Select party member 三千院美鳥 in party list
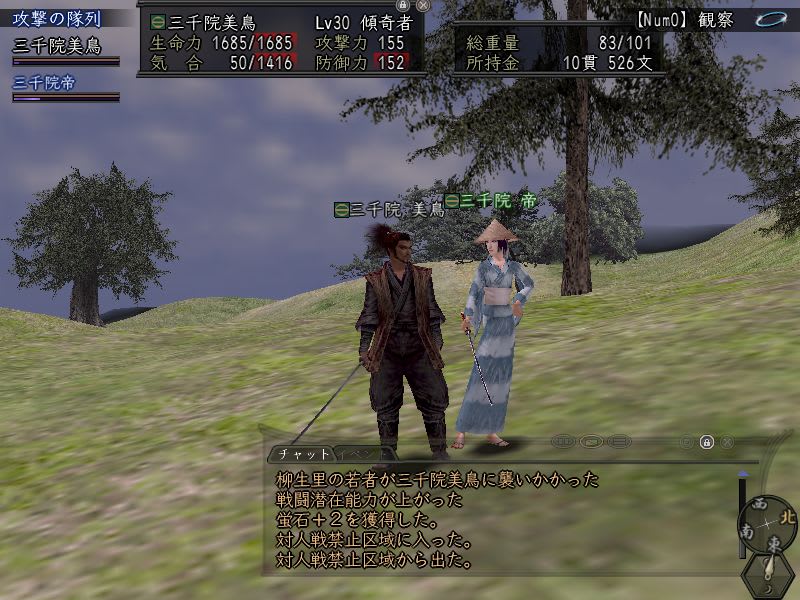 (57, 46)
